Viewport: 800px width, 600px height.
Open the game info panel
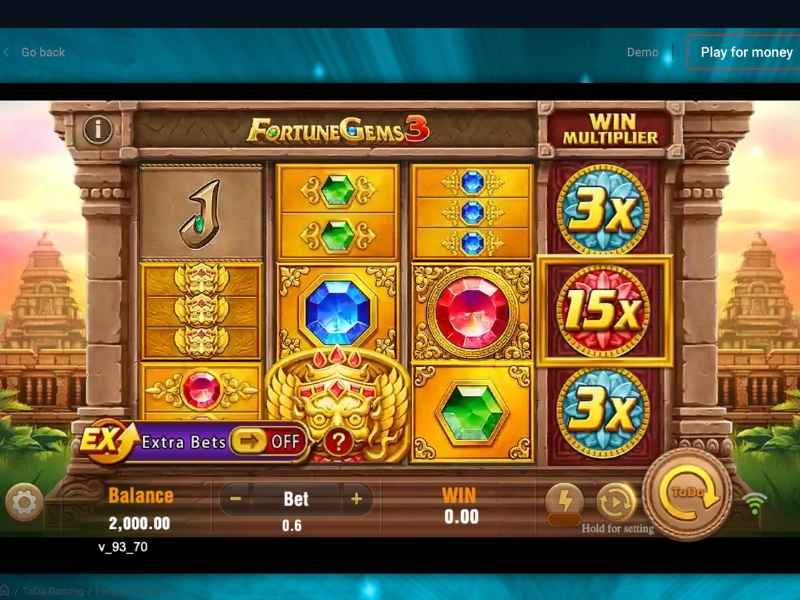pyautogui.click(x=97, y=129)
